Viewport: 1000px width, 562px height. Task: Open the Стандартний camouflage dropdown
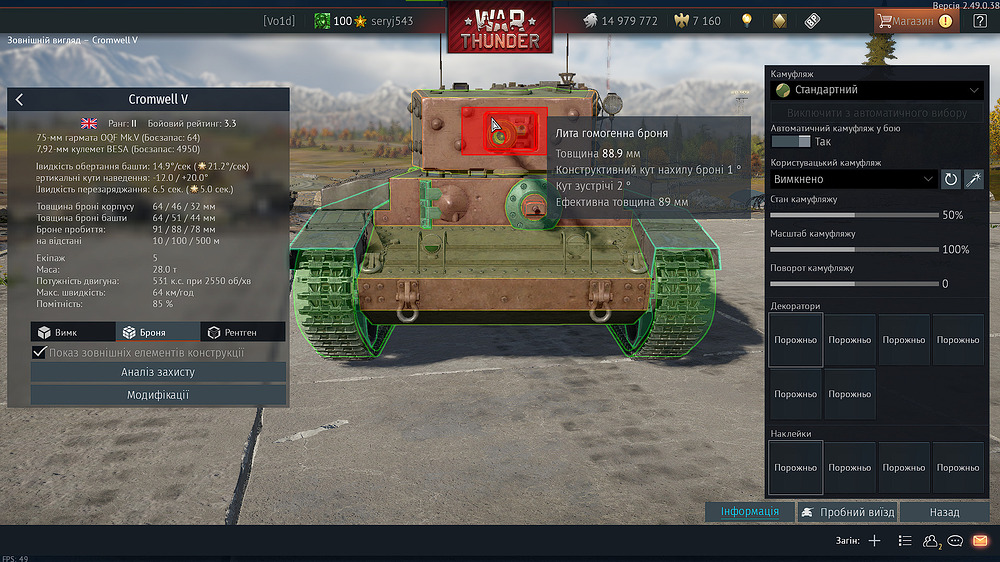[877, 90]
